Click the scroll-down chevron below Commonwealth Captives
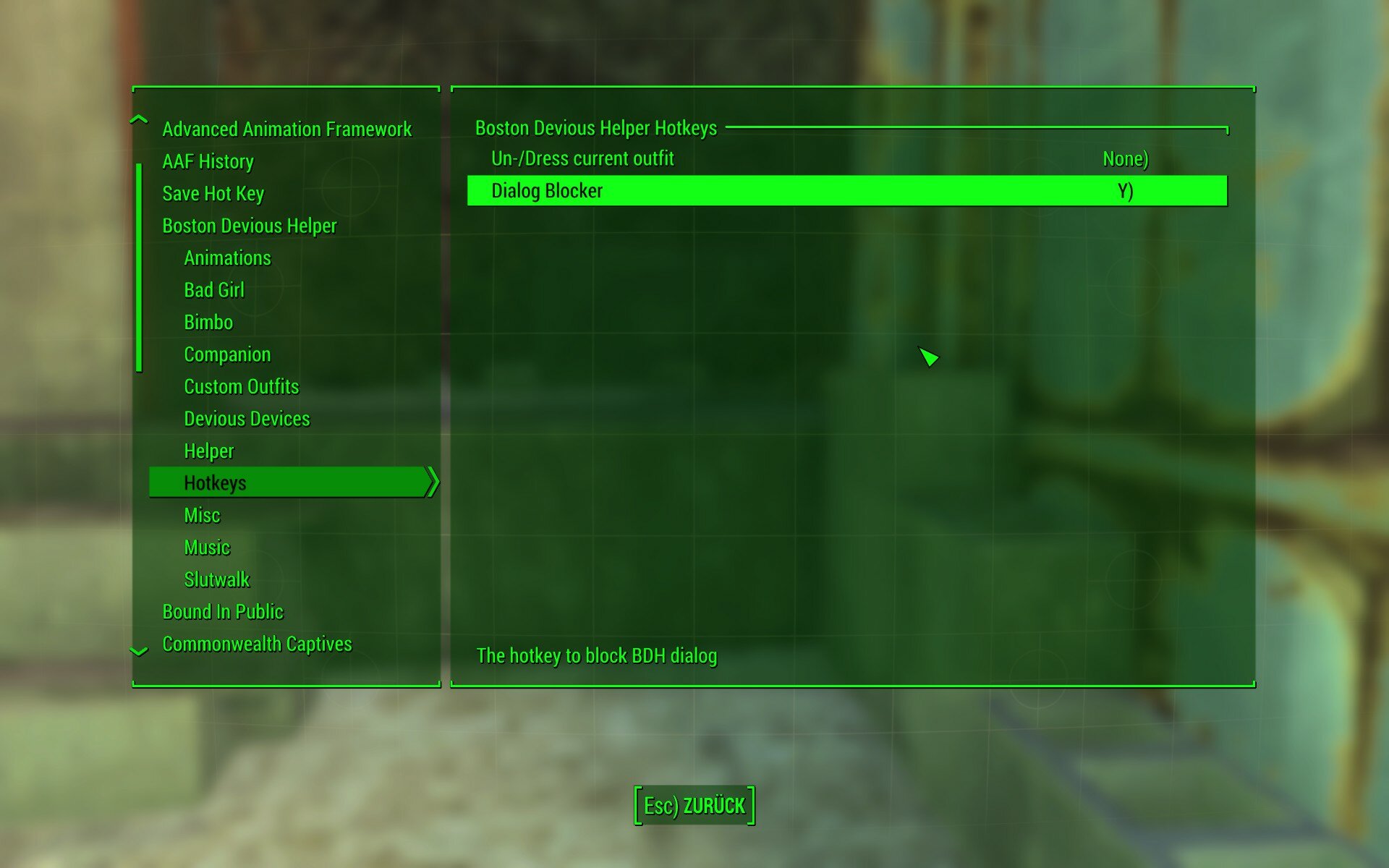Screen dimensions: 1389x868 [x=137, y=652]
